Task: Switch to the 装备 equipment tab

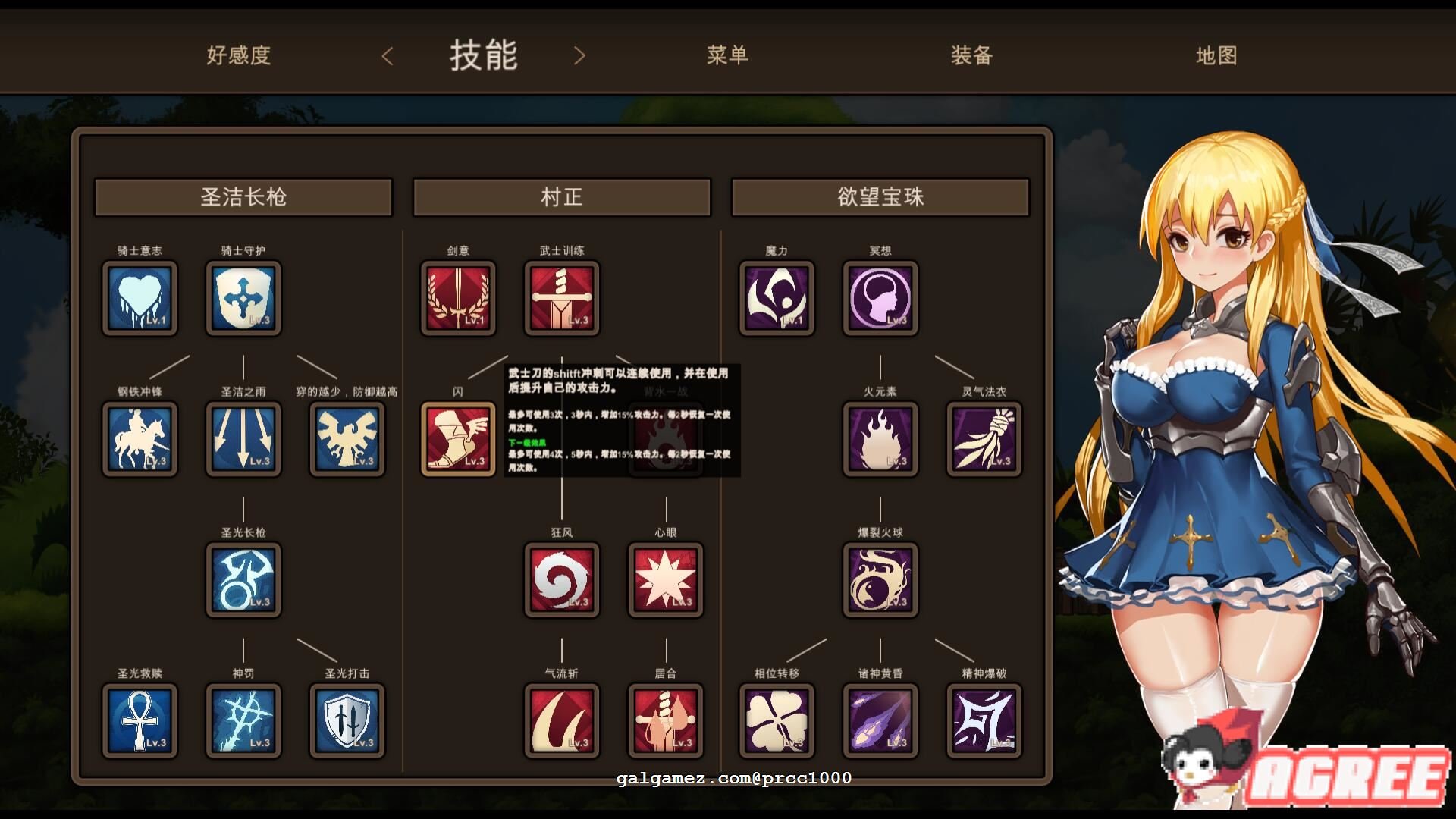Action: 971,55
